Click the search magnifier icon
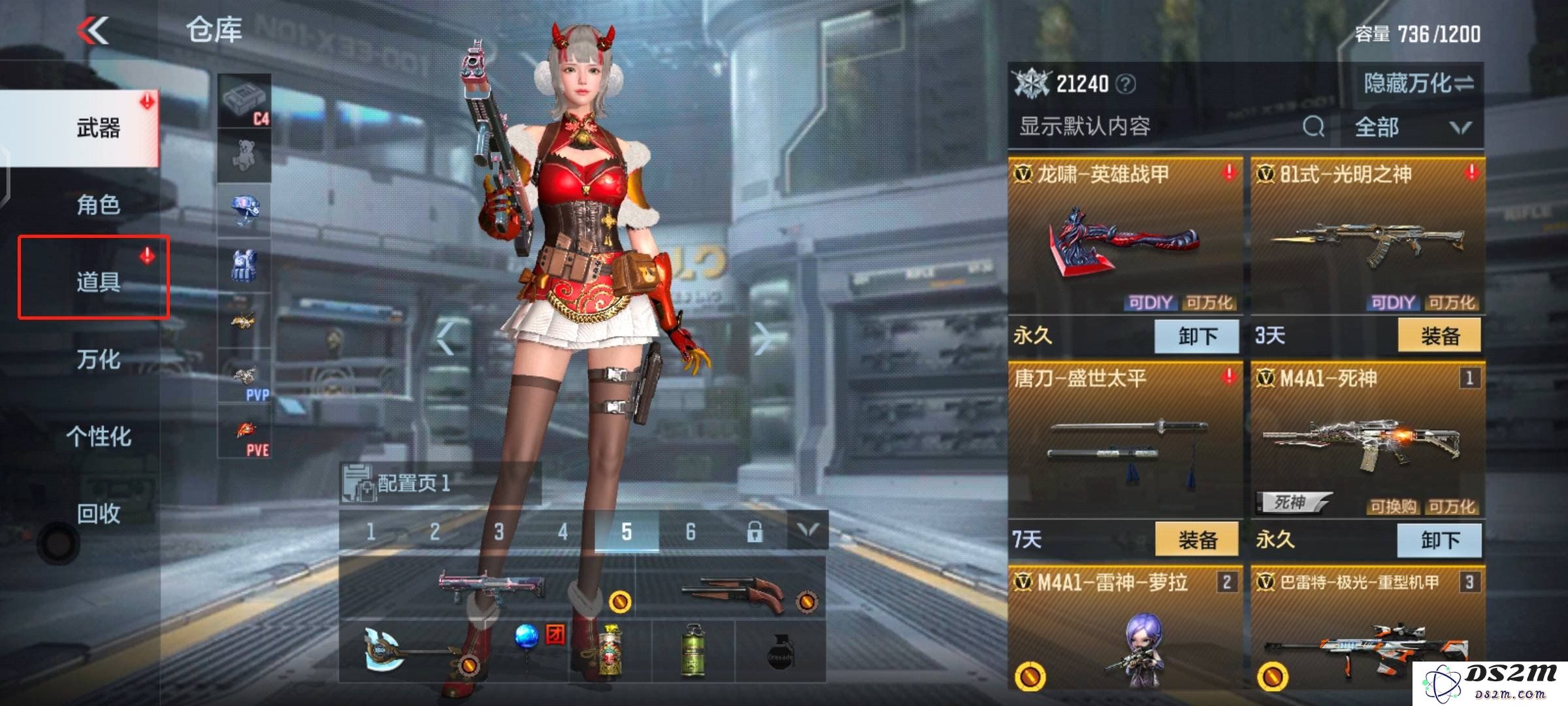This screenshot has height=706, width=1568. coord(1313,126)
